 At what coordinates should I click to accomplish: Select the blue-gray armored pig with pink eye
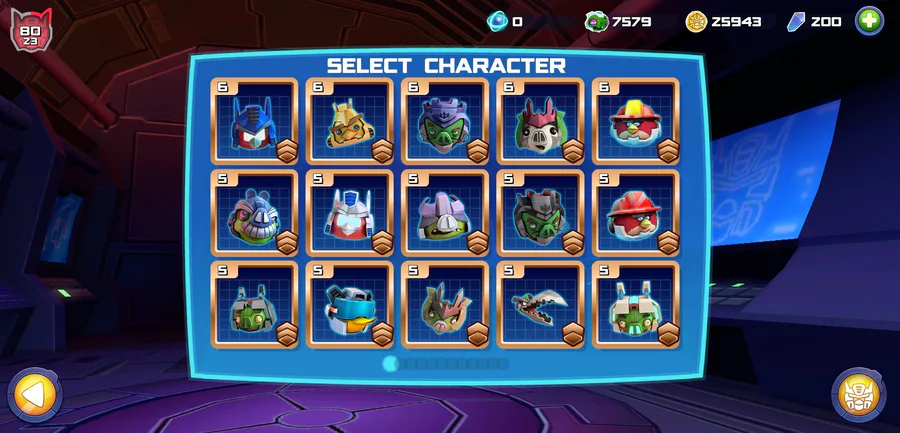click(x=254, y=213)
